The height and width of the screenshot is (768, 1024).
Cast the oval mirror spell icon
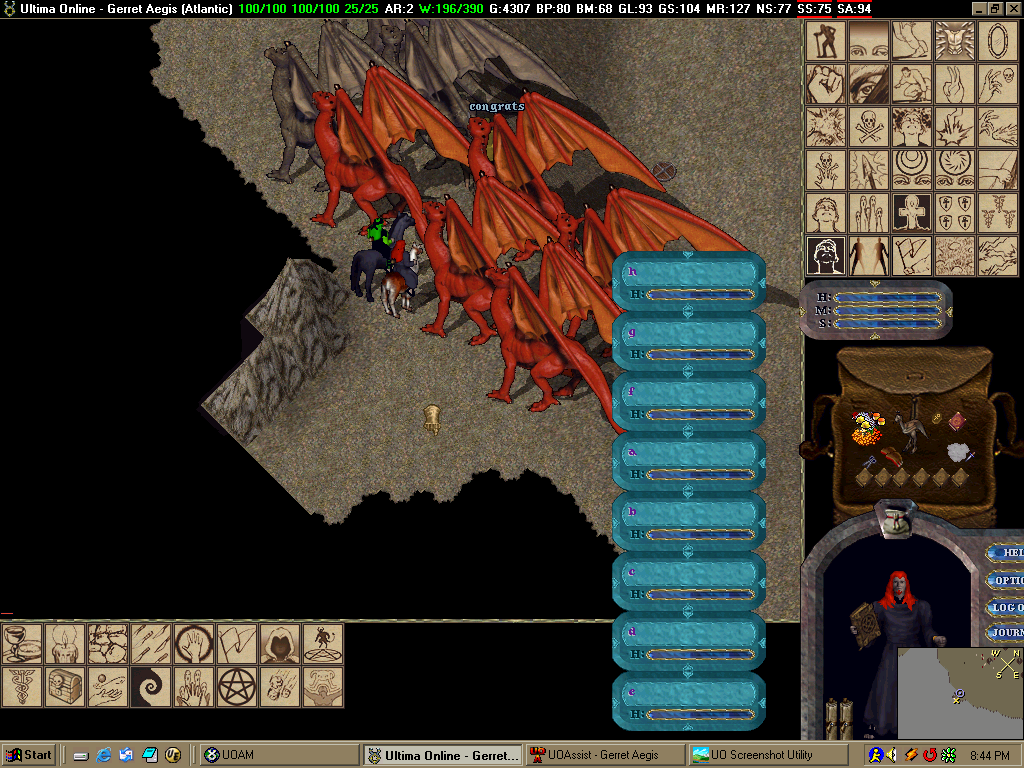point(997,42)
